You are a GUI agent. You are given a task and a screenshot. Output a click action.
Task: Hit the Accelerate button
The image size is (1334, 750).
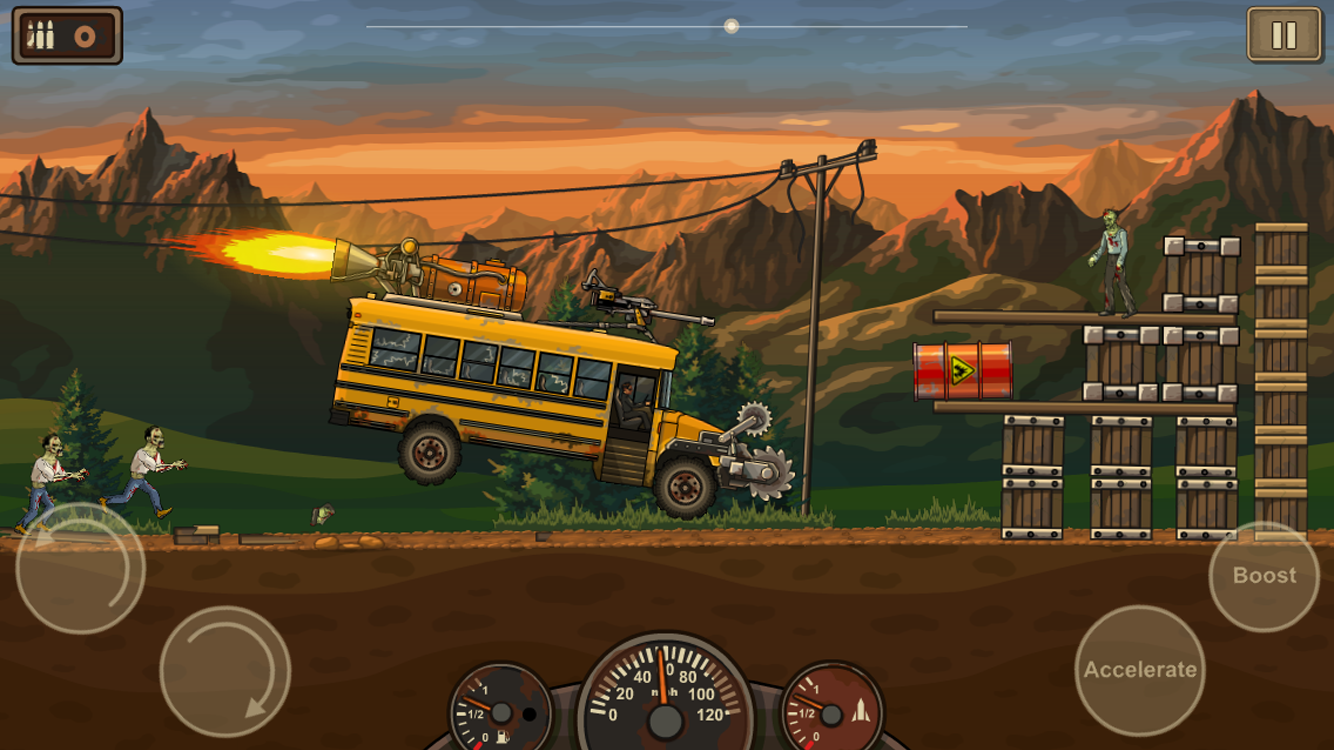pos(1140,670)
